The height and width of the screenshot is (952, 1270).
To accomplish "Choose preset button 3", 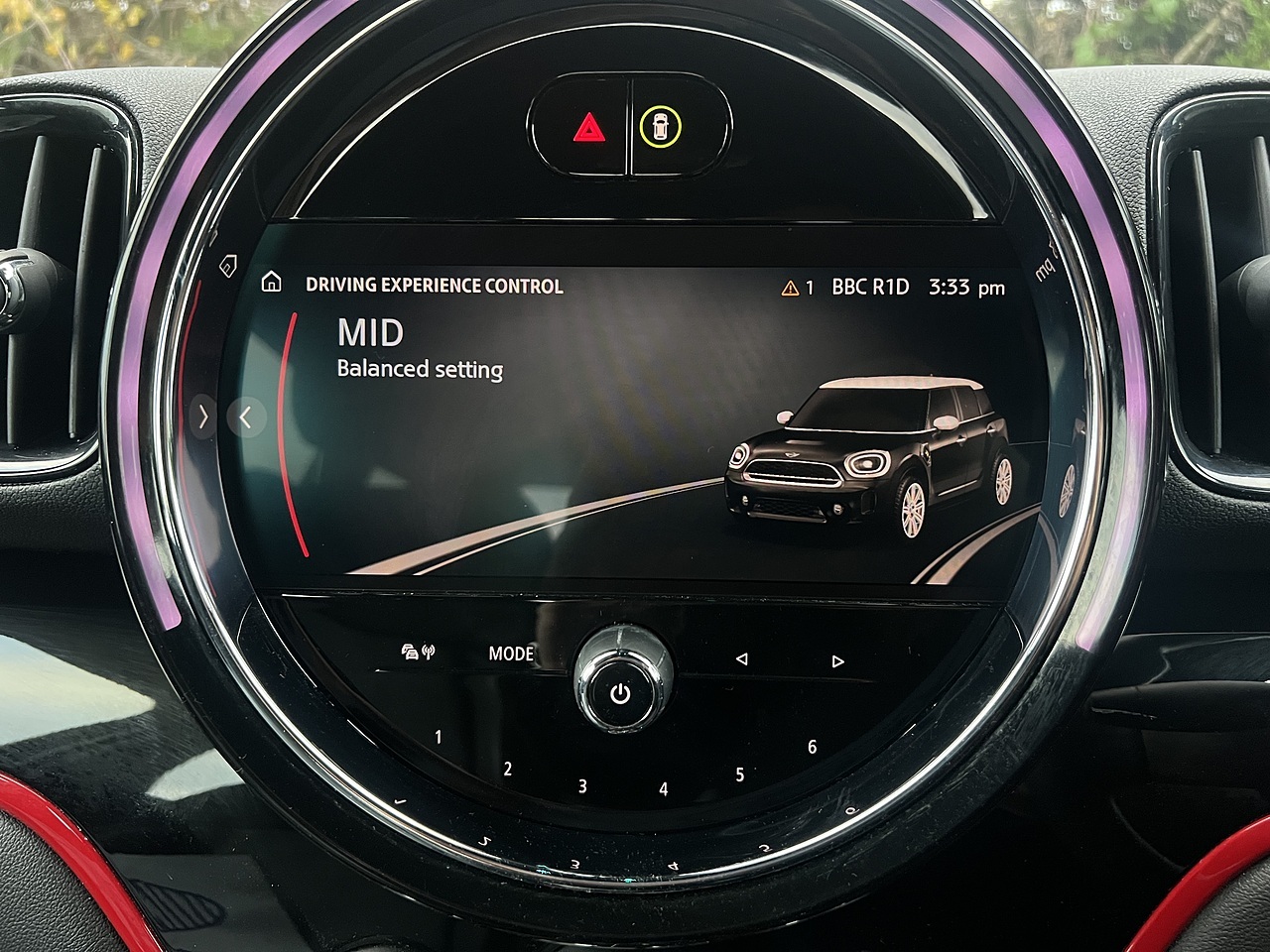I will tap(582, 786).
